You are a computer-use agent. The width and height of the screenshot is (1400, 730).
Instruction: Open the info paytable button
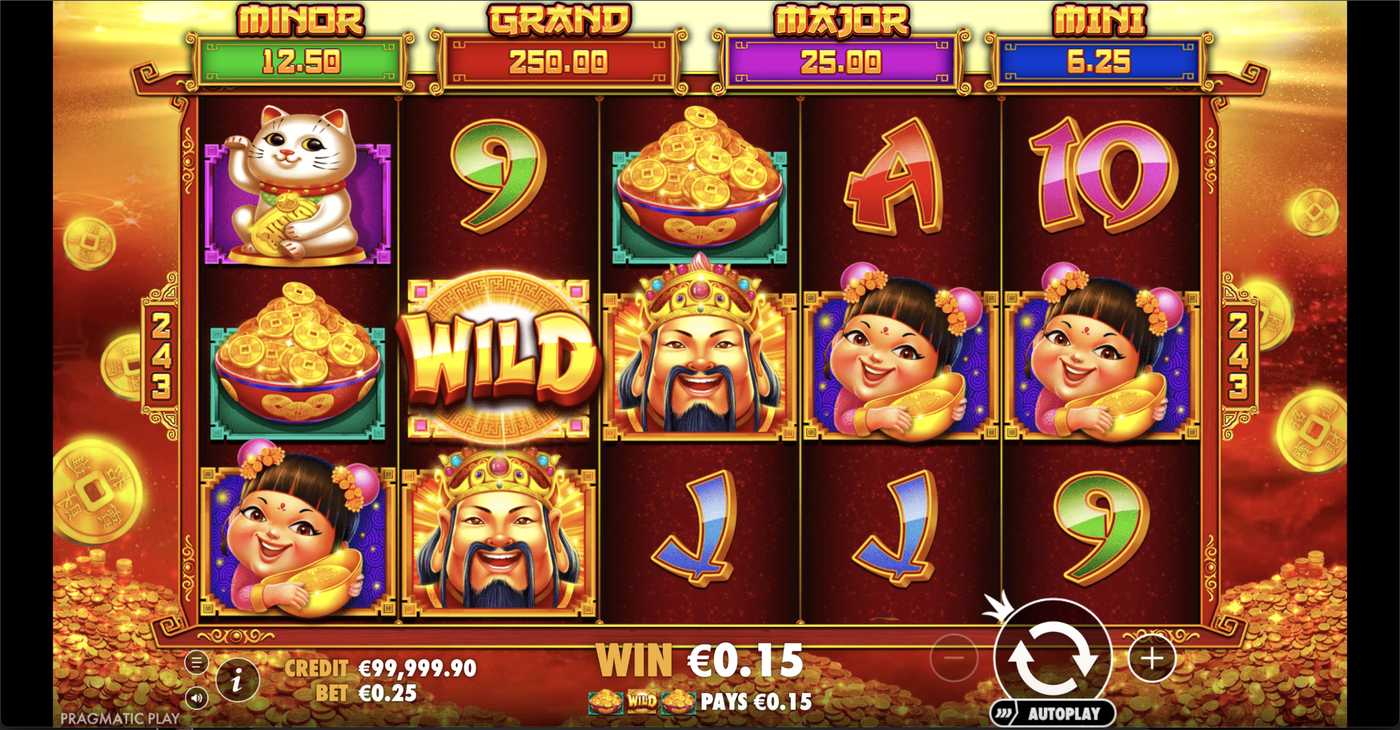pyautogui.click(x=237, y=681)
